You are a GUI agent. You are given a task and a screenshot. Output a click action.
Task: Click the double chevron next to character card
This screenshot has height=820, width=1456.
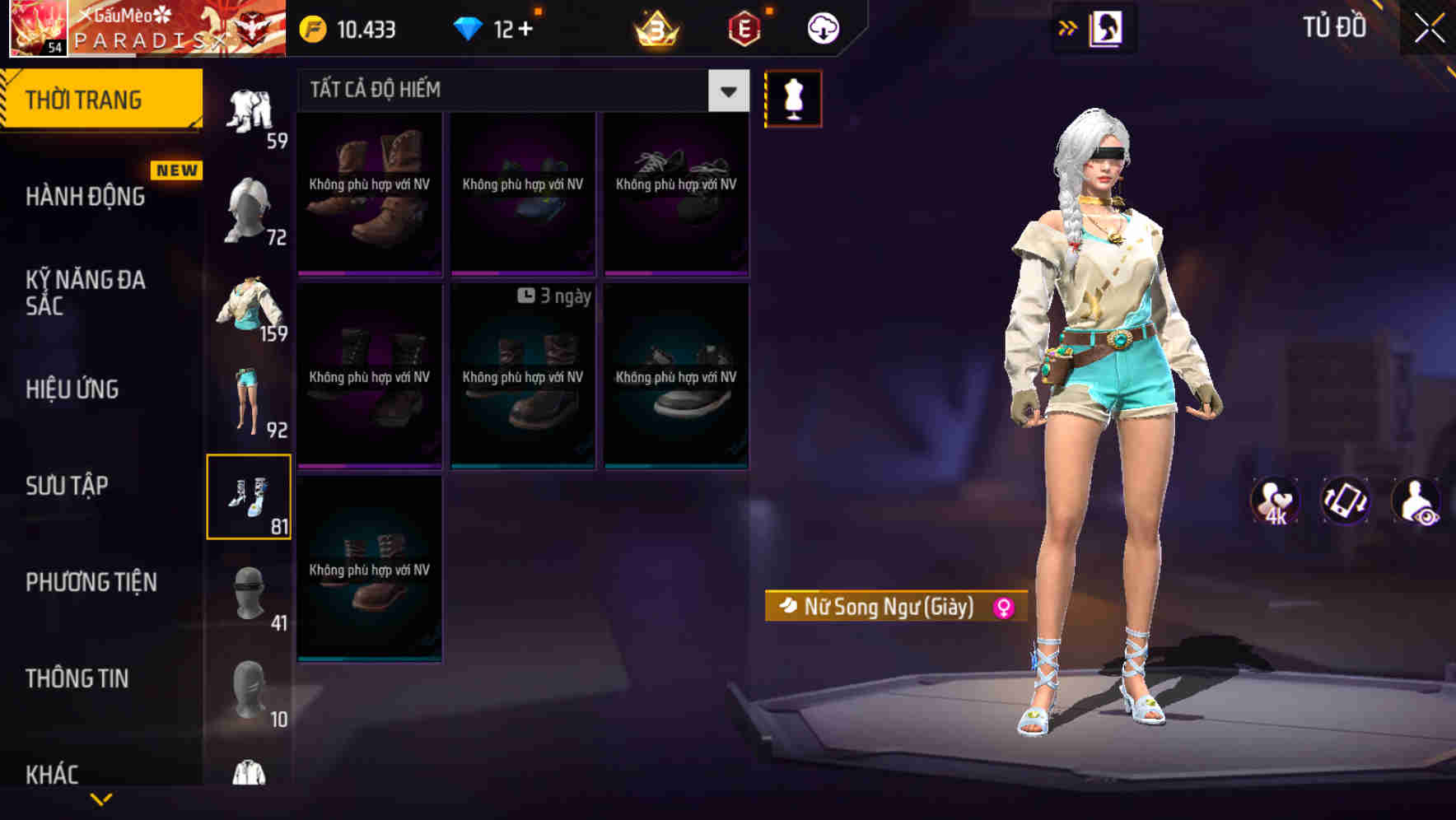(x=1068, y=27)
